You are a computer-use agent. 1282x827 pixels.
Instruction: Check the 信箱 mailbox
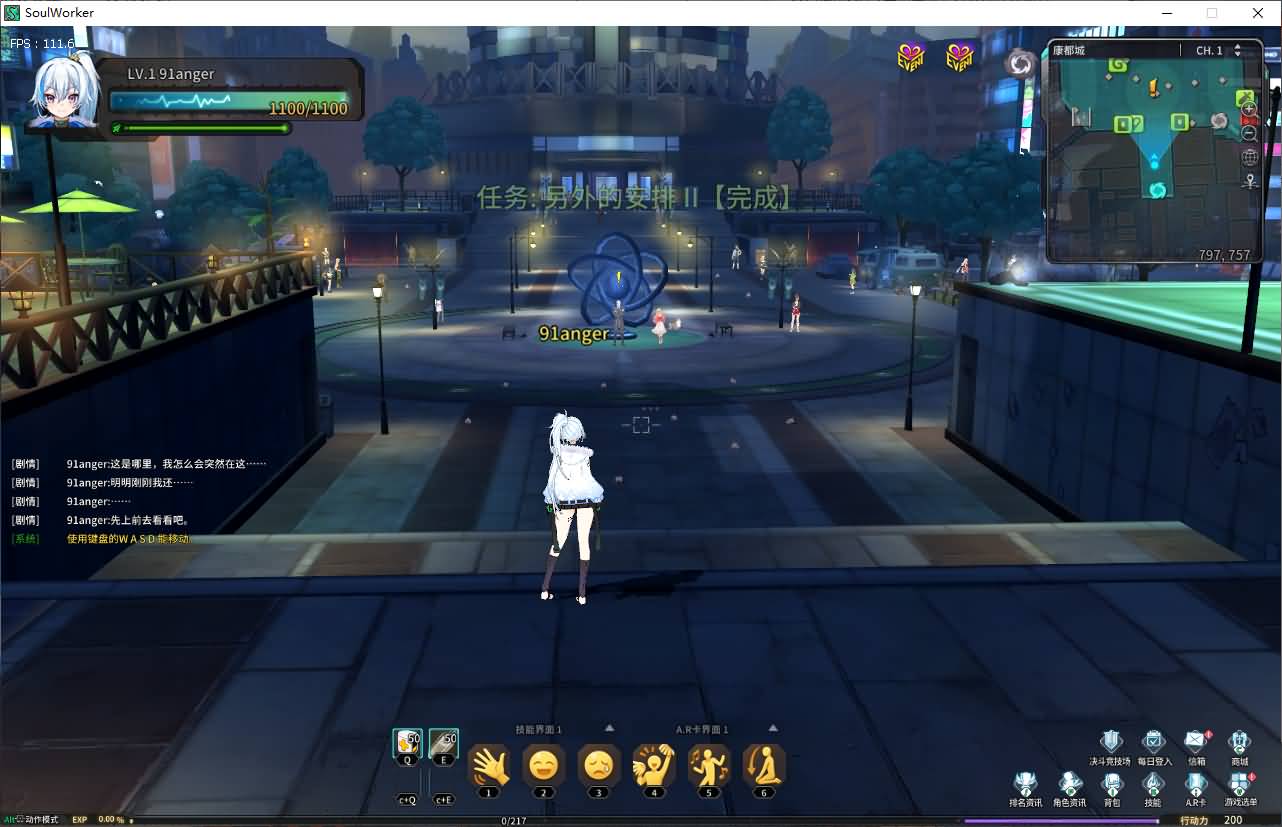point(1196,742)
